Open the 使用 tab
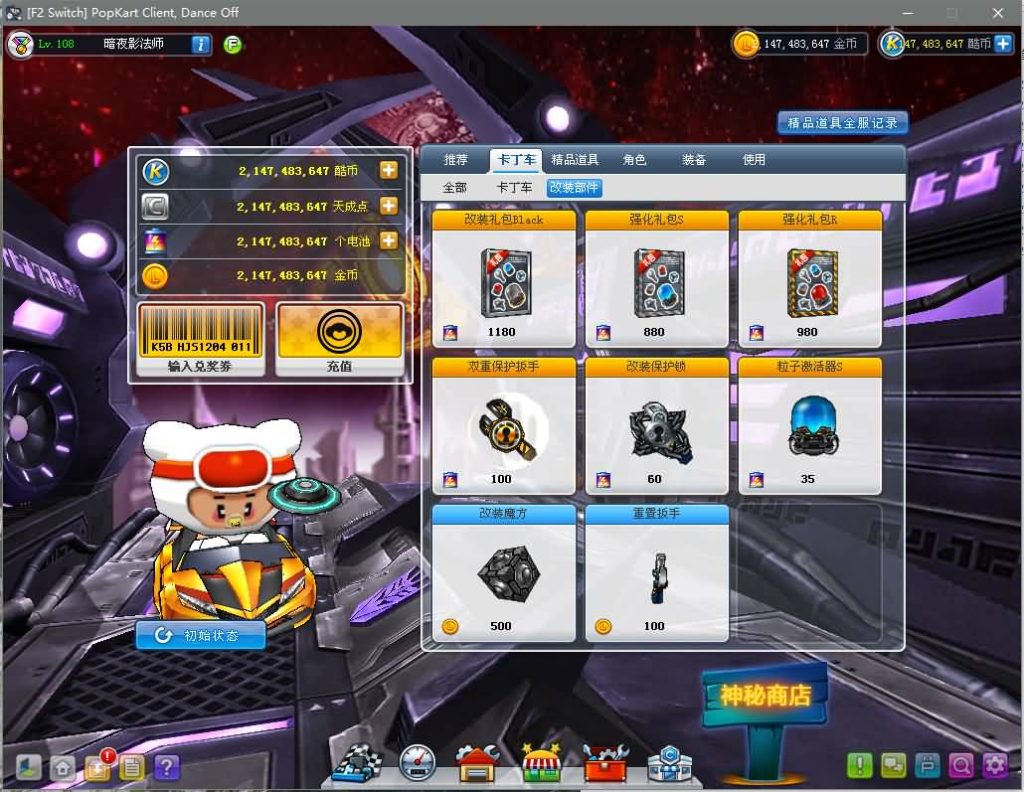Image resolution: width=1024 pixels, height=792 pixels. pyautogui.click(x=754, y=160)
